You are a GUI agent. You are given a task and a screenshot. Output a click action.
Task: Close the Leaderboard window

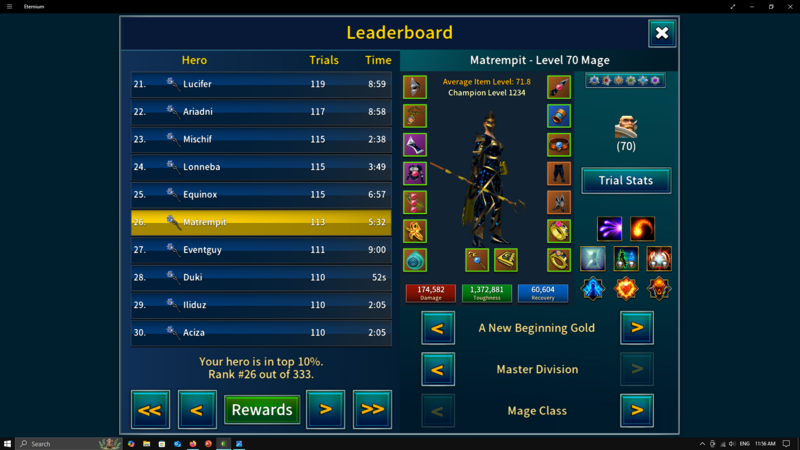[x=662, y=34]
